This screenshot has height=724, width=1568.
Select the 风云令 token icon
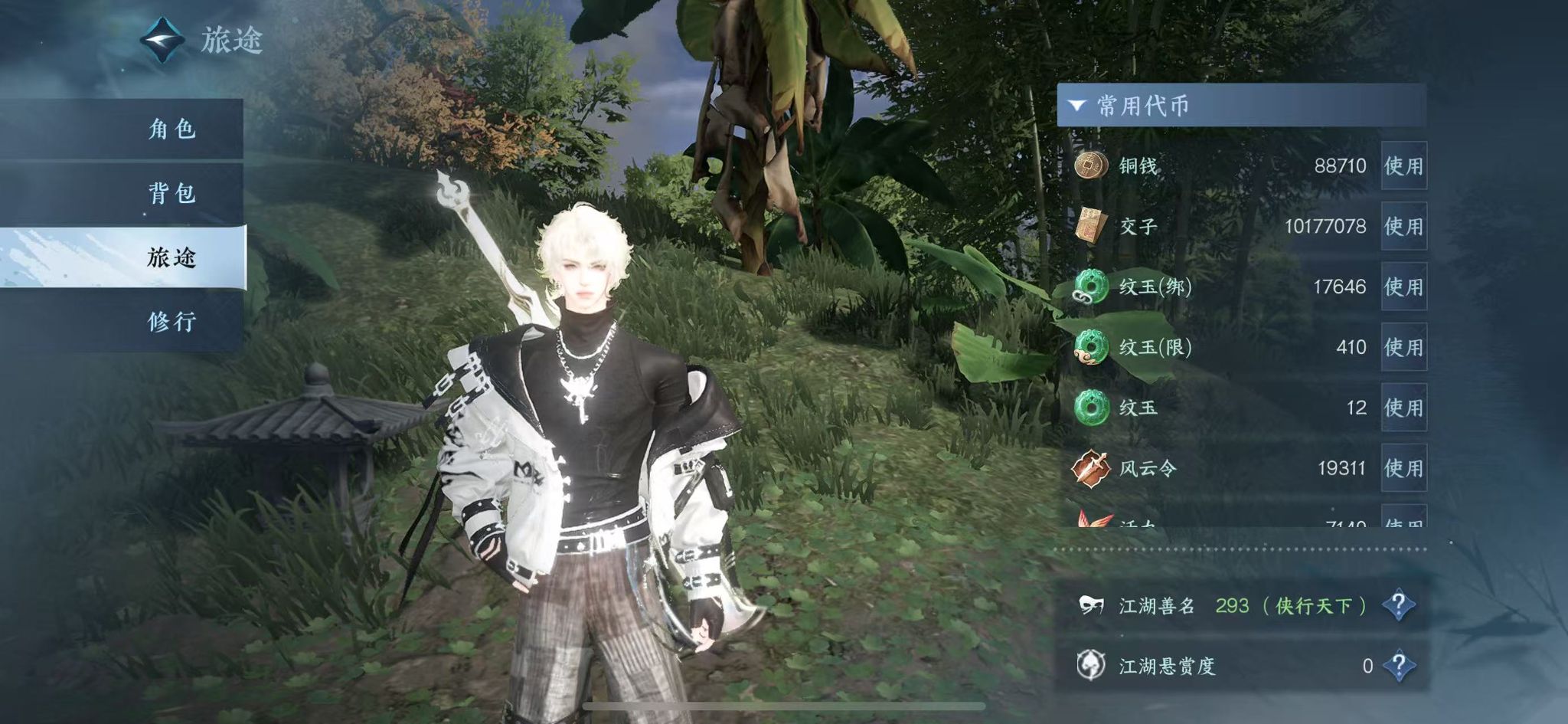pyautogui.click(x=1090, y=468)
